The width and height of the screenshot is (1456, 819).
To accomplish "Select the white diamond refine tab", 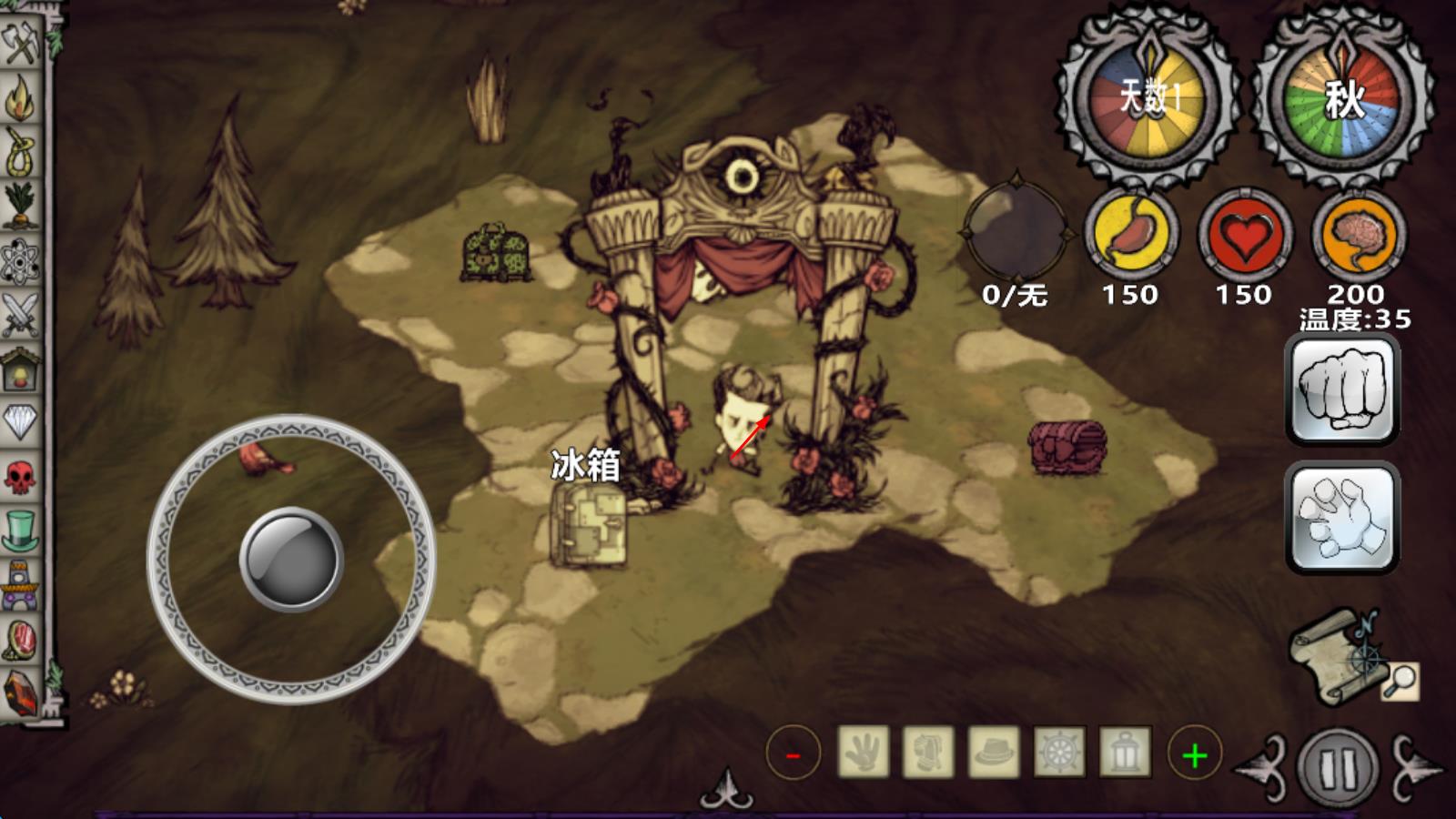I will 20,421.
